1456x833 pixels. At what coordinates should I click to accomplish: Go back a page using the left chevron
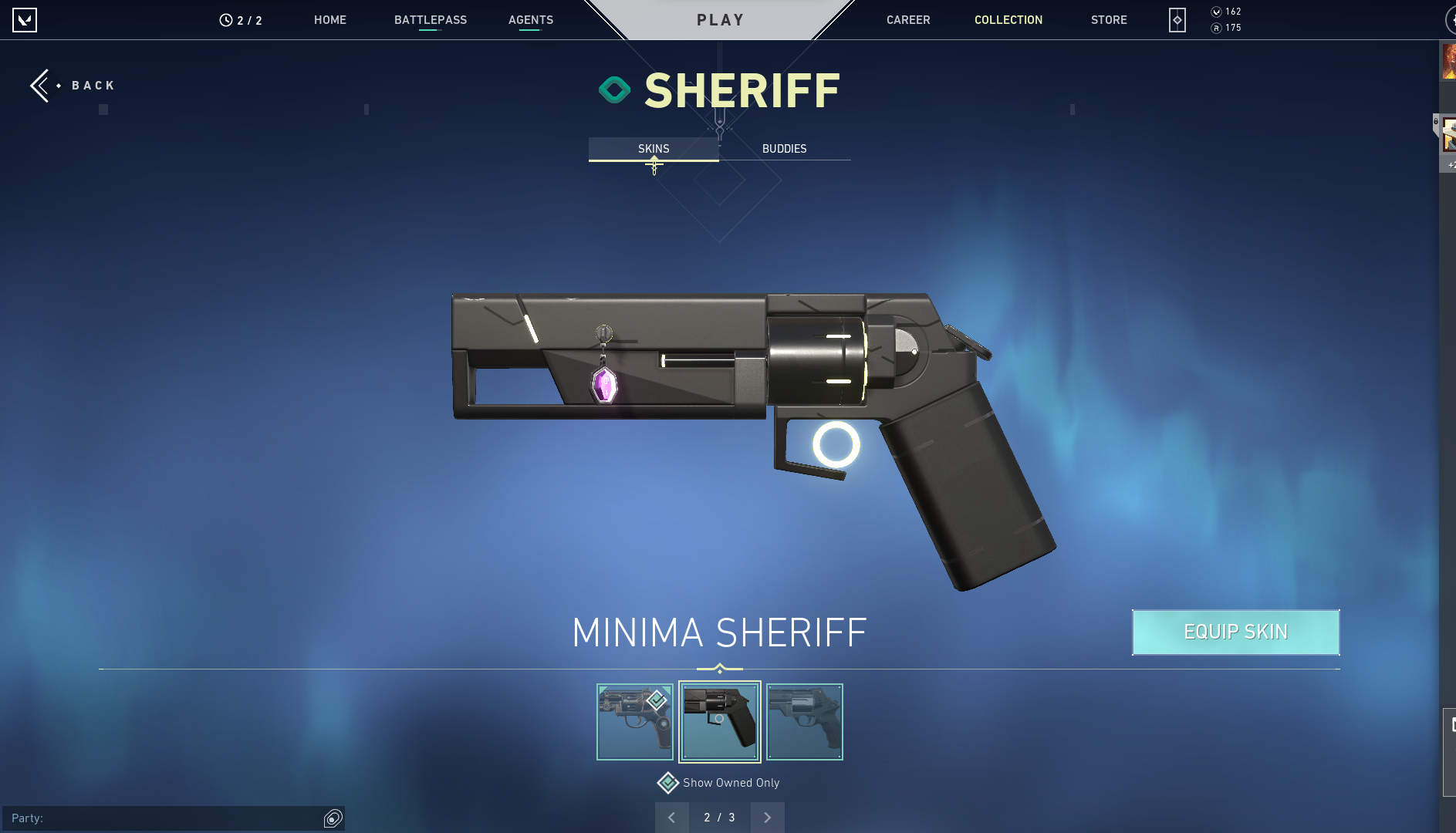(x=672, y=817)
